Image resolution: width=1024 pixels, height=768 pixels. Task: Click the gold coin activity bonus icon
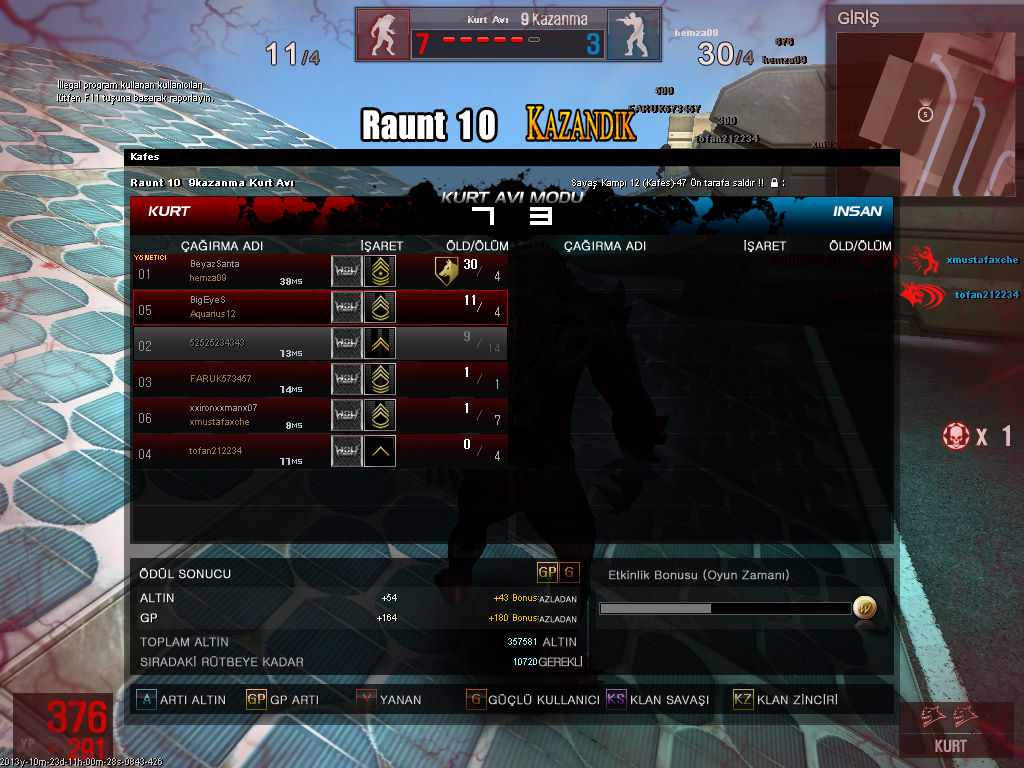click(864, 608)
